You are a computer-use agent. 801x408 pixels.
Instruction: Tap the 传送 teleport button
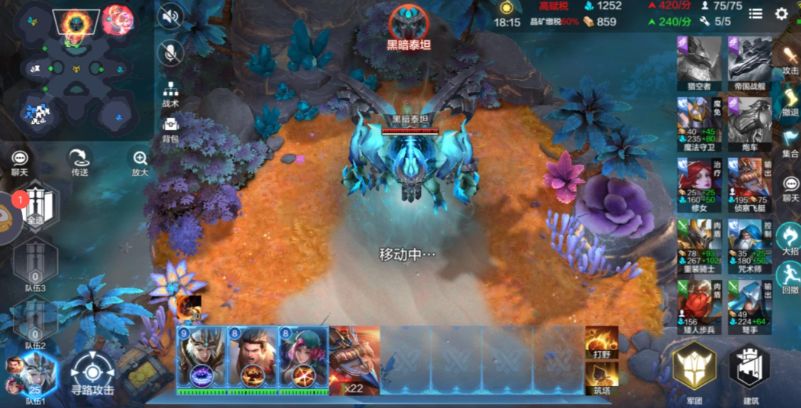77,162
